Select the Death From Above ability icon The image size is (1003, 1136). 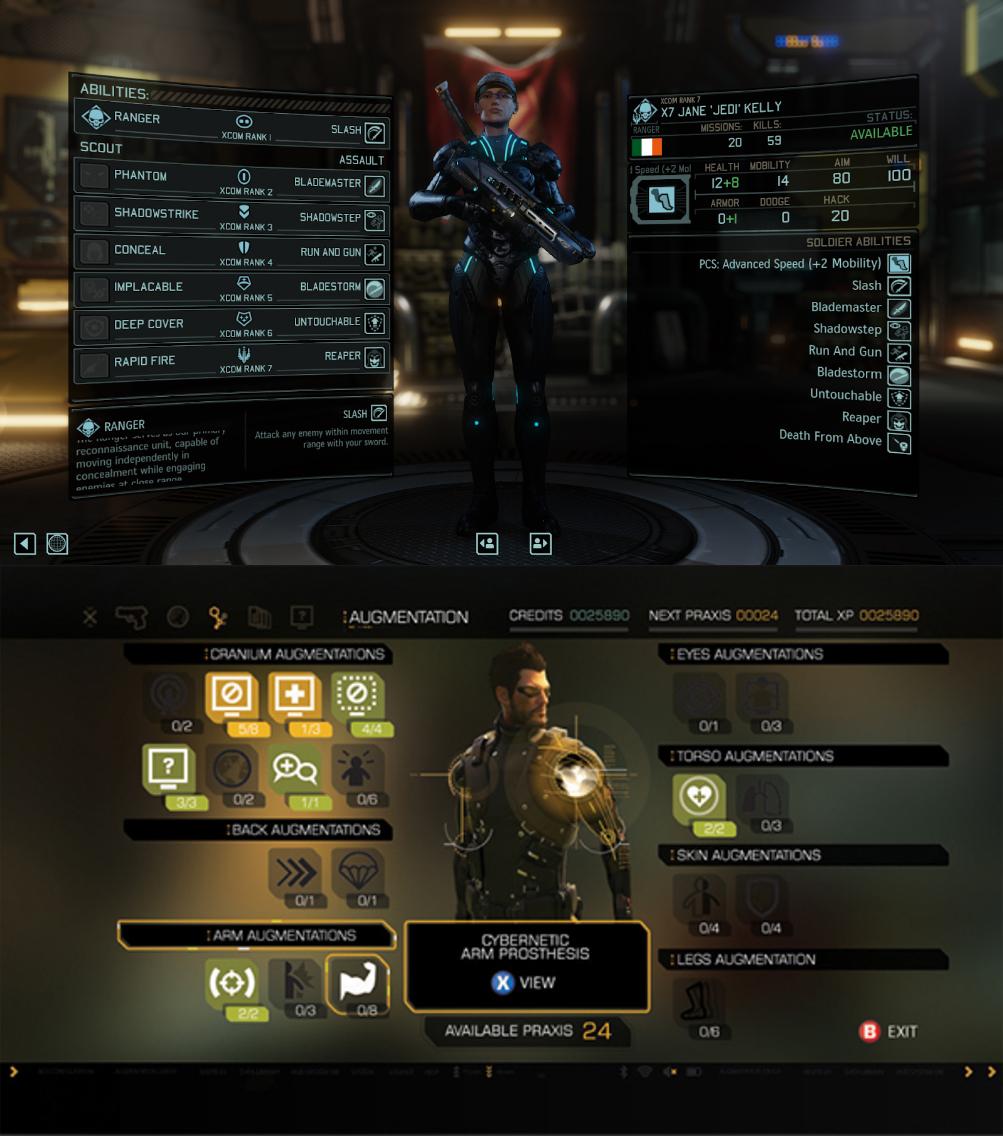(x=899, y=441)
